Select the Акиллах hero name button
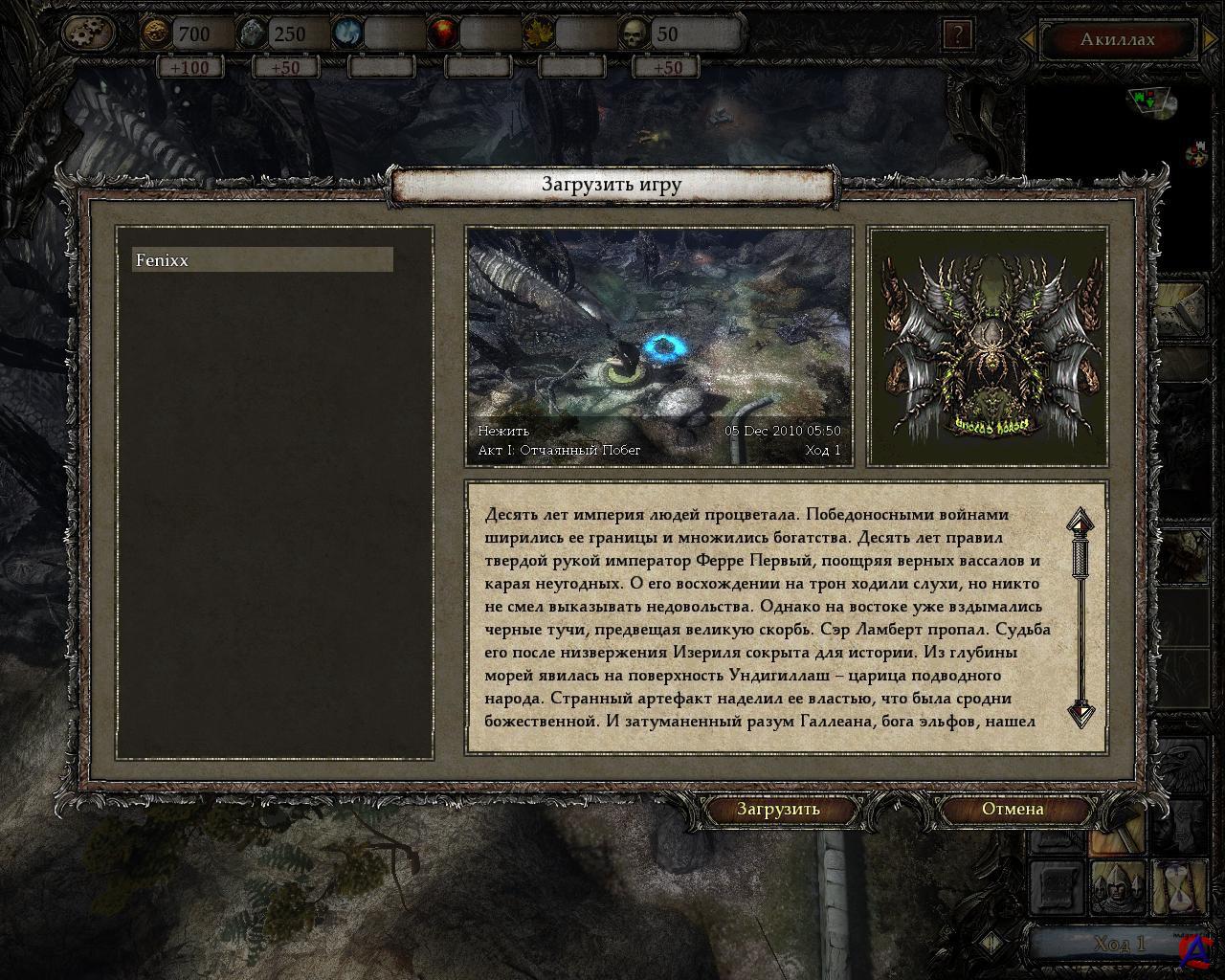This screenshot has height=980, width=1225. click(1117, 39)
